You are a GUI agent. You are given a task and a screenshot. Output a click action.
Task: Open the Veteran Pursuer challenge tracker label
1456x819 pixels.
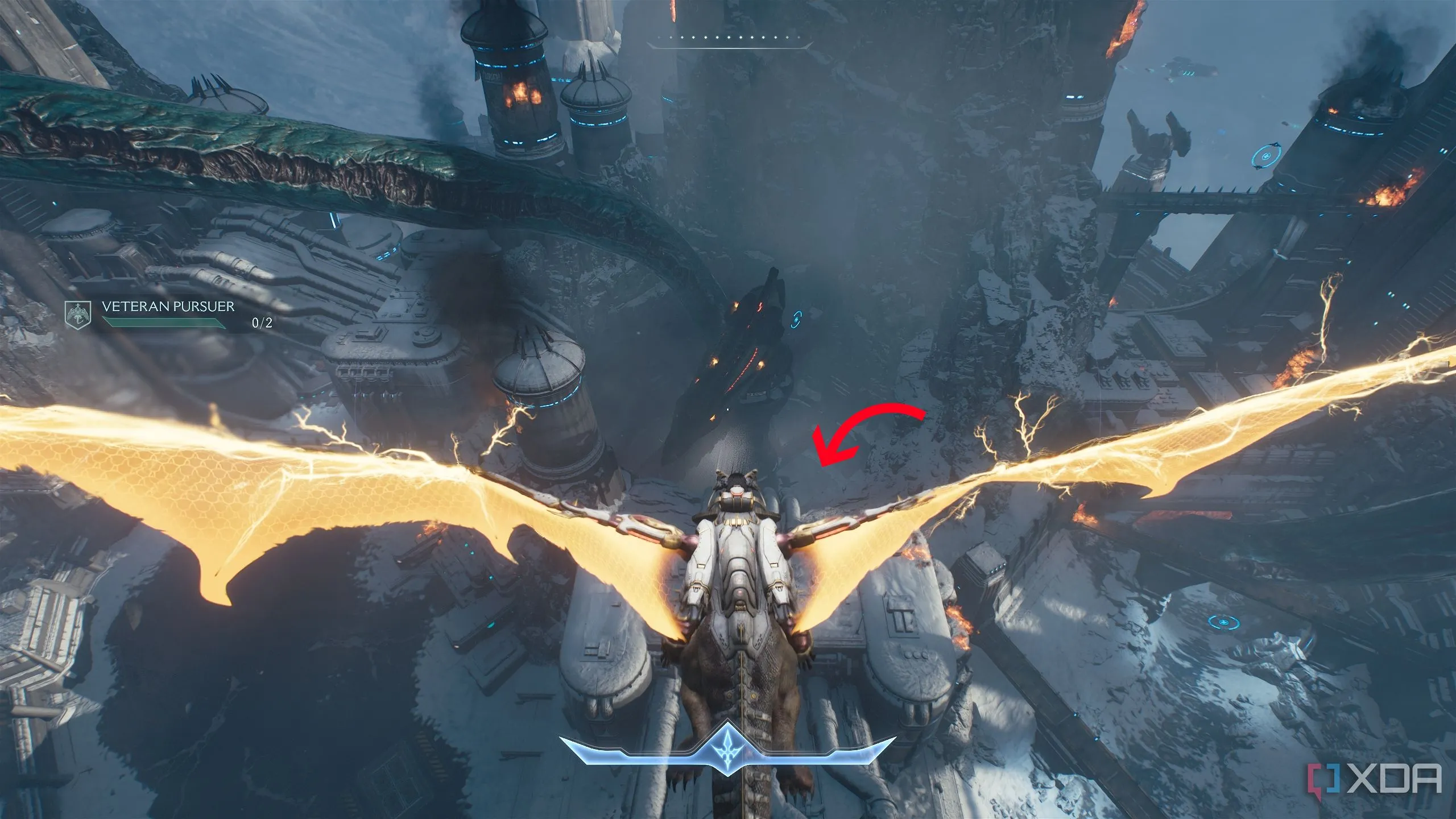coord(168,307)
